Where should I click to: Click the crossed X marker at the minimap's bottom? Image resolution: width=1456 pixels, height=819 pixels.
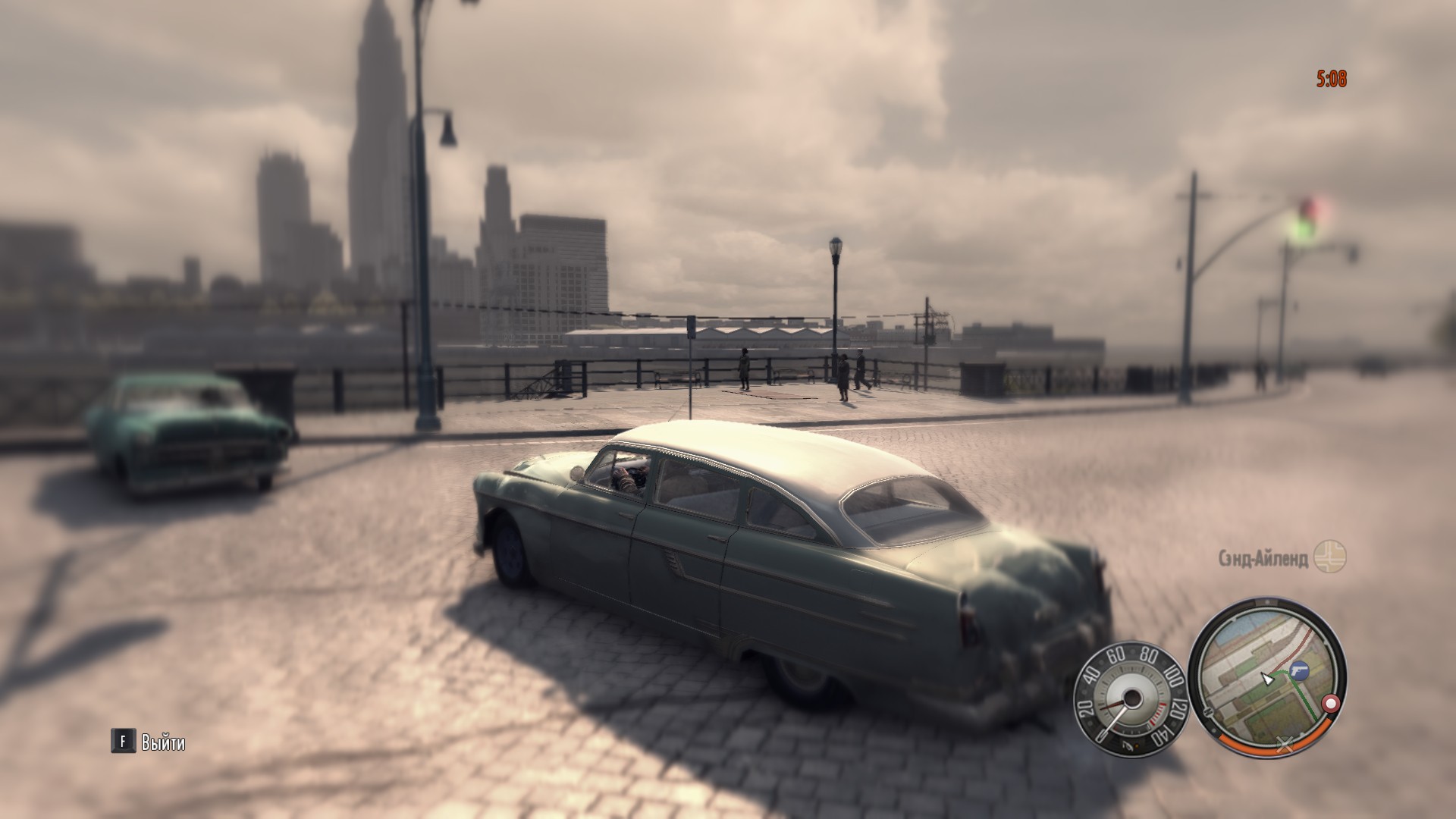pyautogui.click(x=1285, y=747)
